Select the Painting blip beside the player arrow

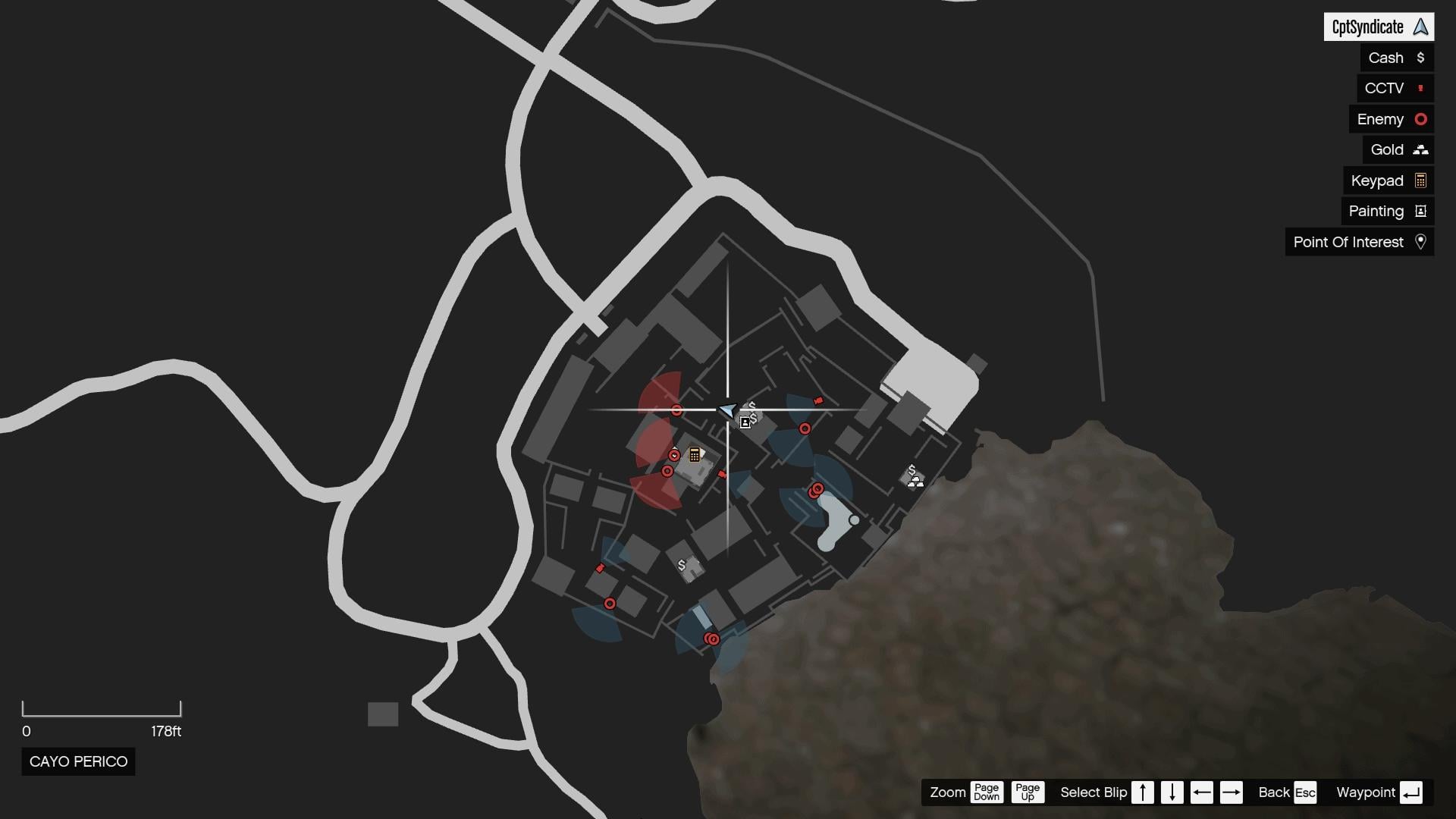point(745,422)
